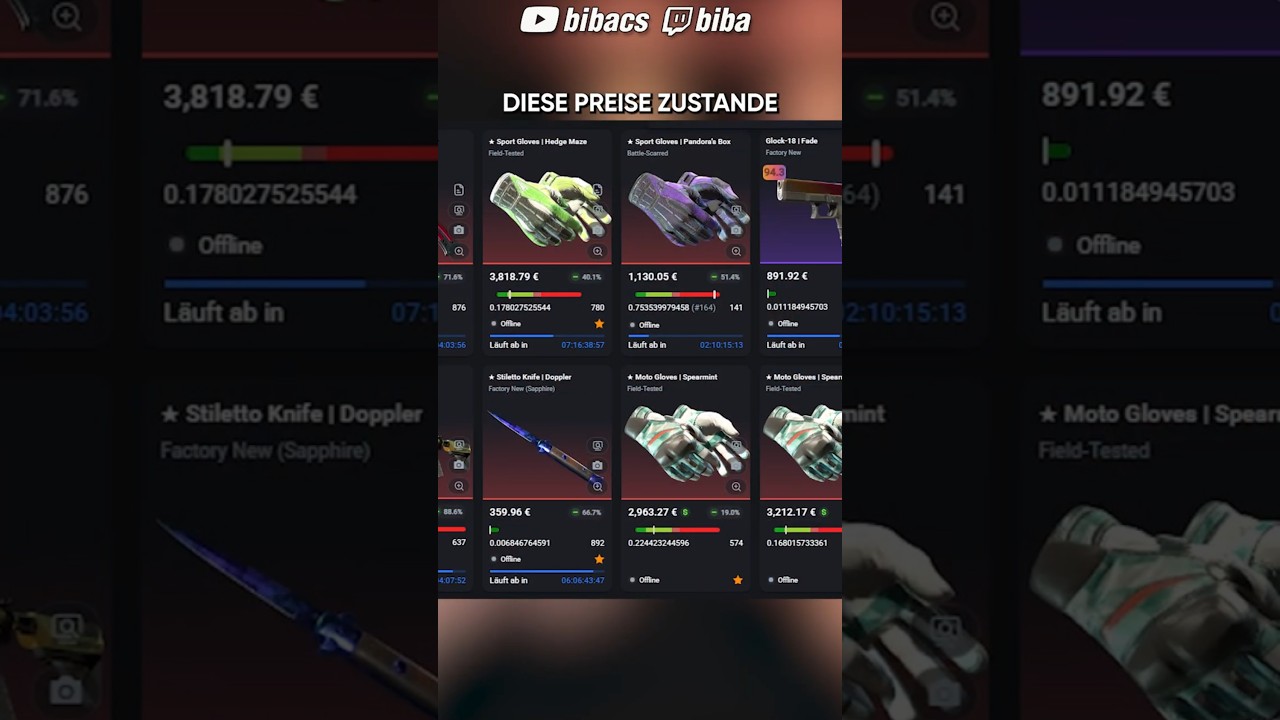
Task: Toggle the favorite star on Spearmint gloves card
Action: (x=738, y=579)
